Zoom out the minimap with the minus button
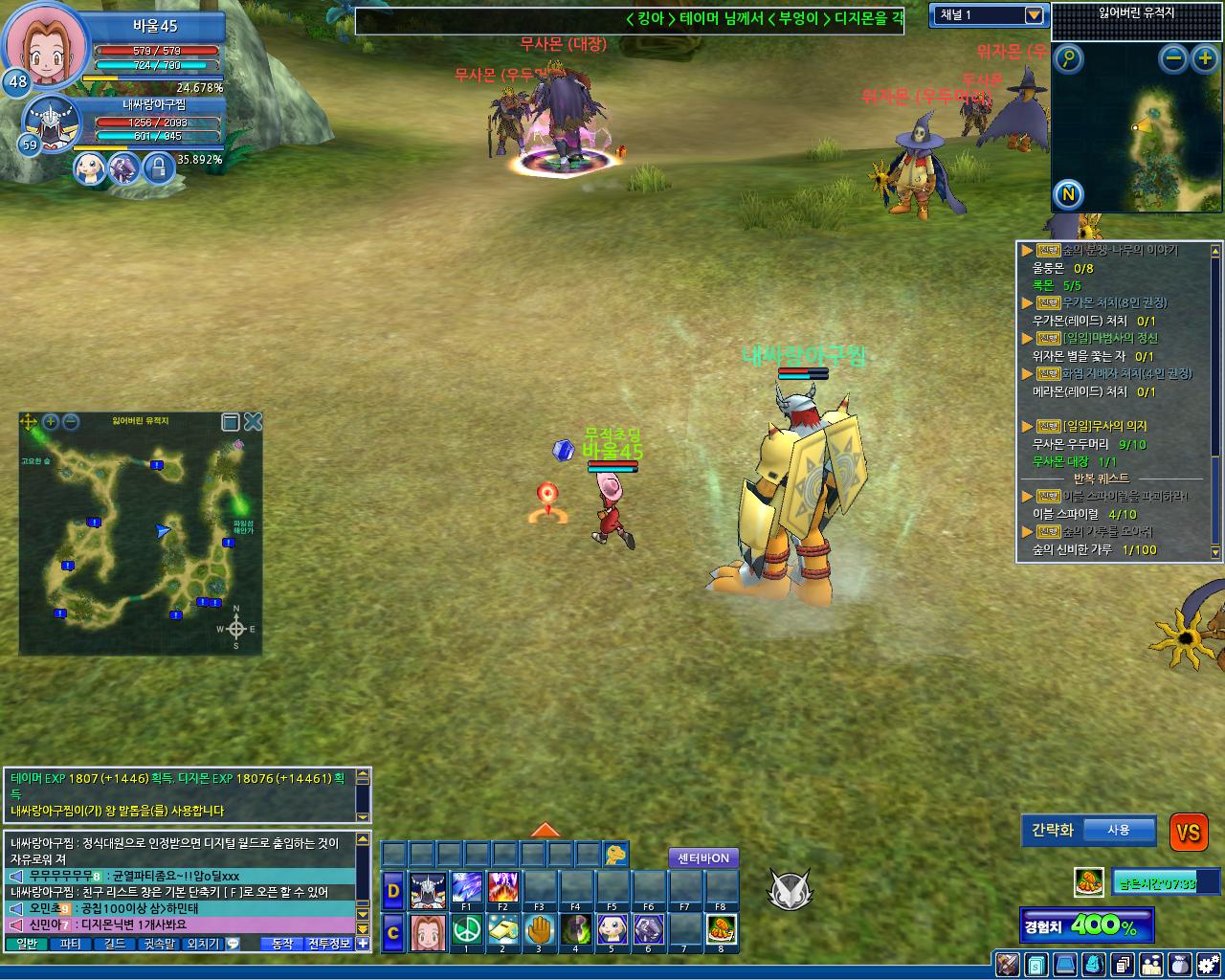Screen dimensions: 1225x980 [1173, 59]
